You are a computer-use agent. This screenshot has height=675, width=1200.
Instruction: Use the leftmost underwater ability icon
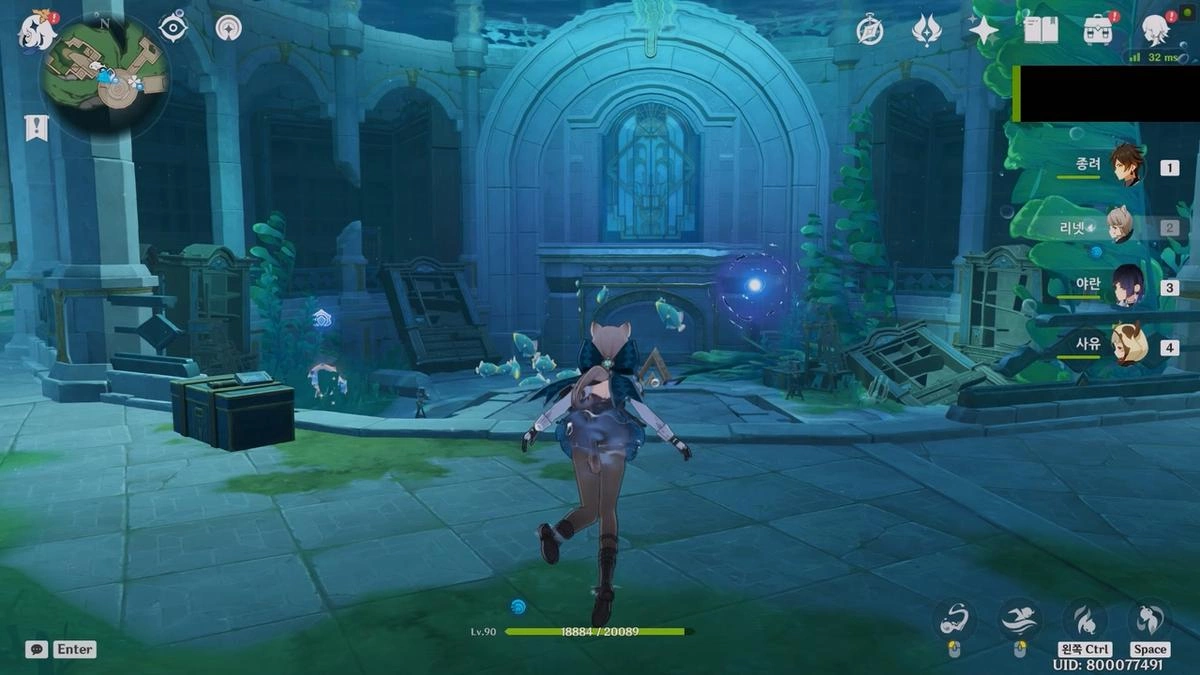coord(954,620)
